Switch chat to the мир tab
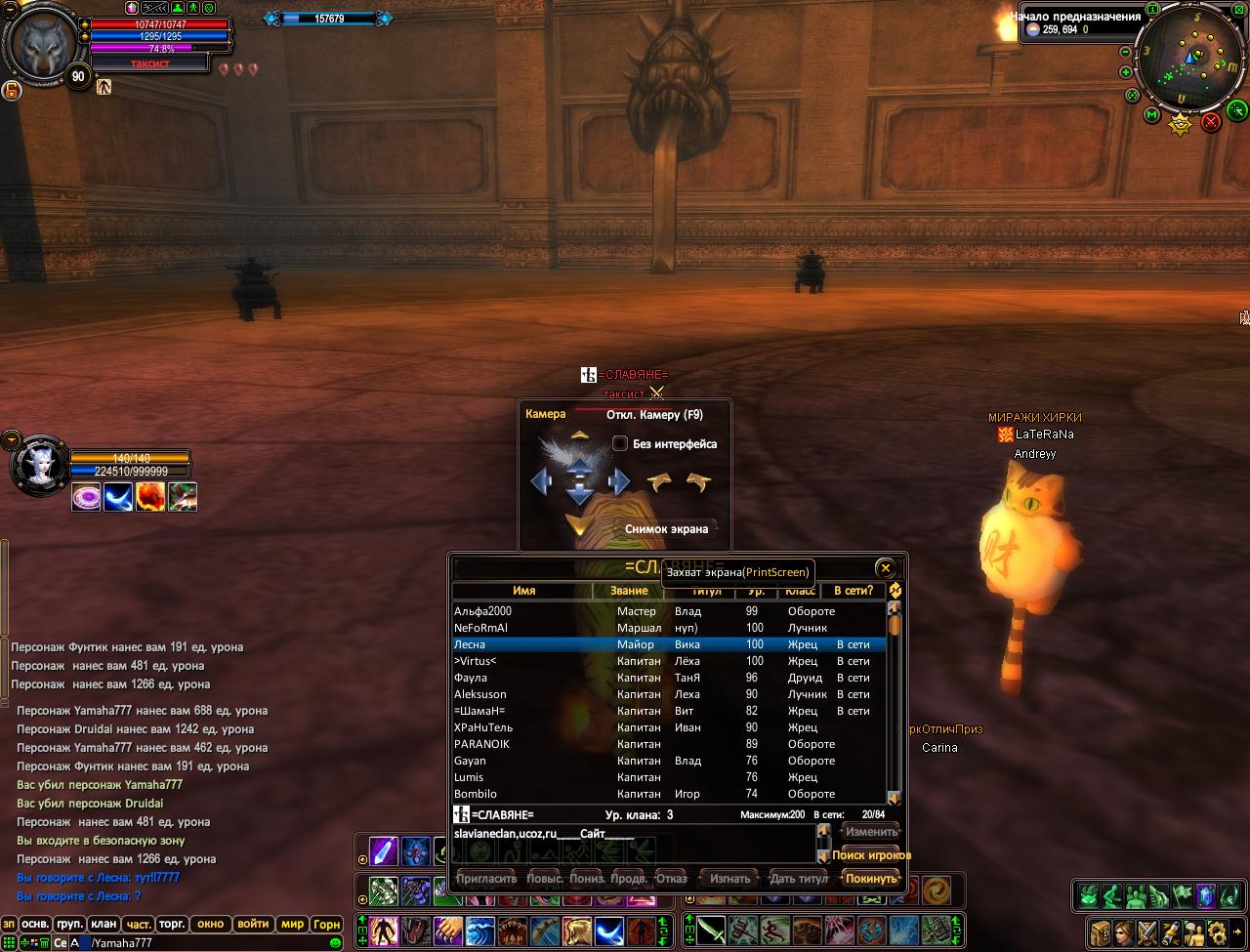Screen dimensions: 1250x952 tap(291, 924)
